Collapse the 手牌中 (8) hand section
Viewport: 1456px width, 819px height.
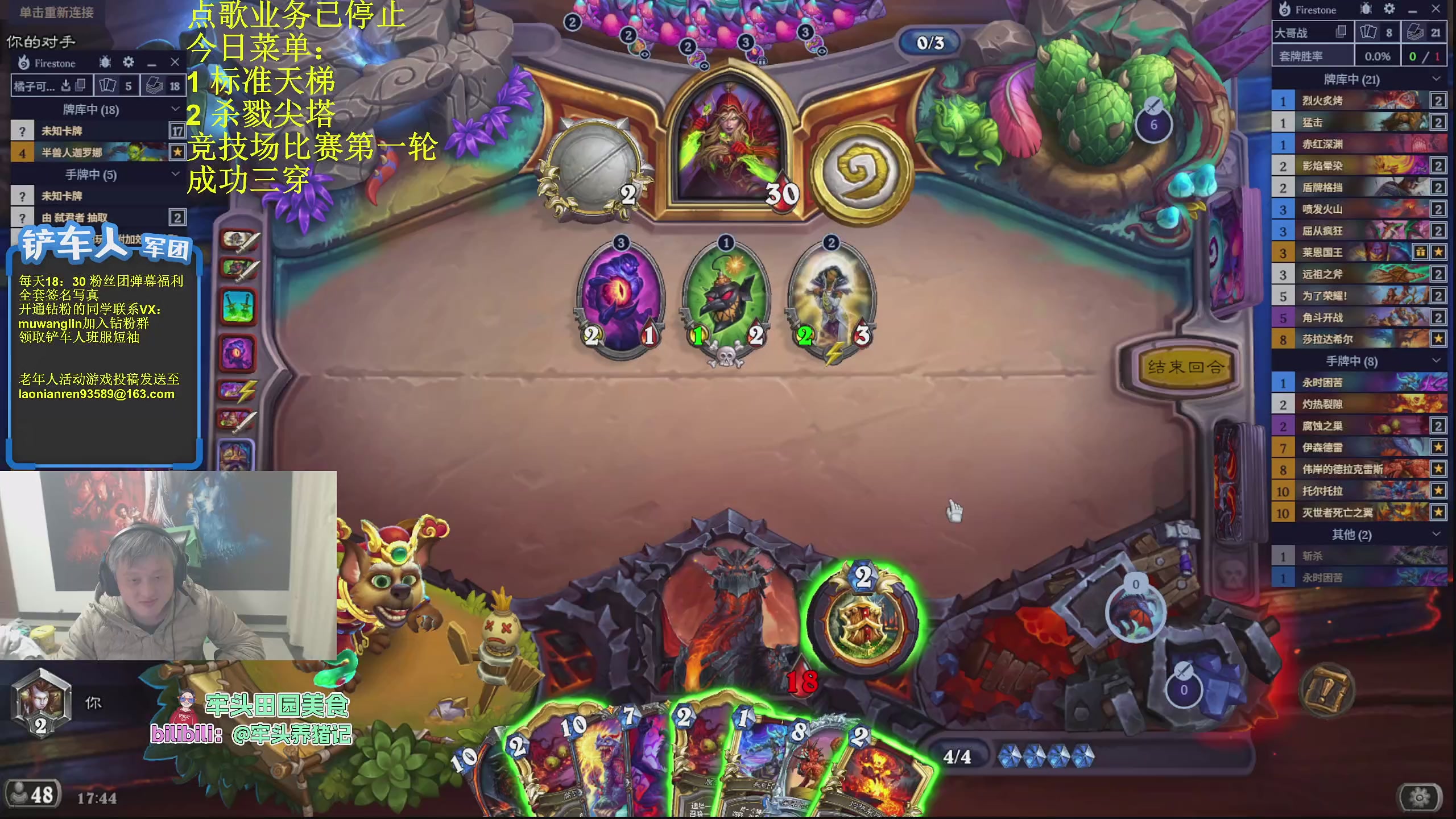(1436, 361)
